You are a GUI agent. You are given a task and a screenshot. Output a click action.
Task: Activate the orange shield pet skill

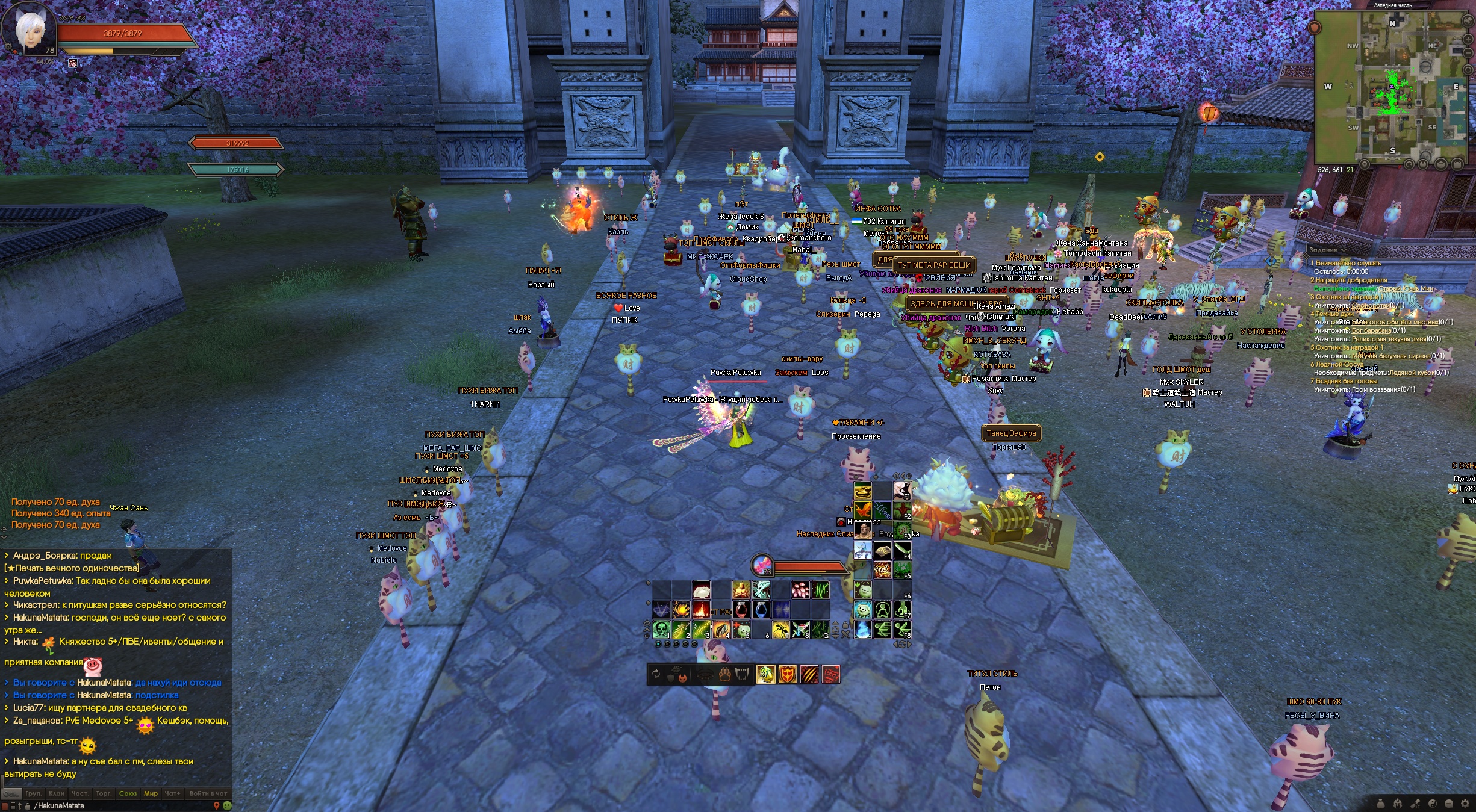pyautogui.click(x=787, y=674)
